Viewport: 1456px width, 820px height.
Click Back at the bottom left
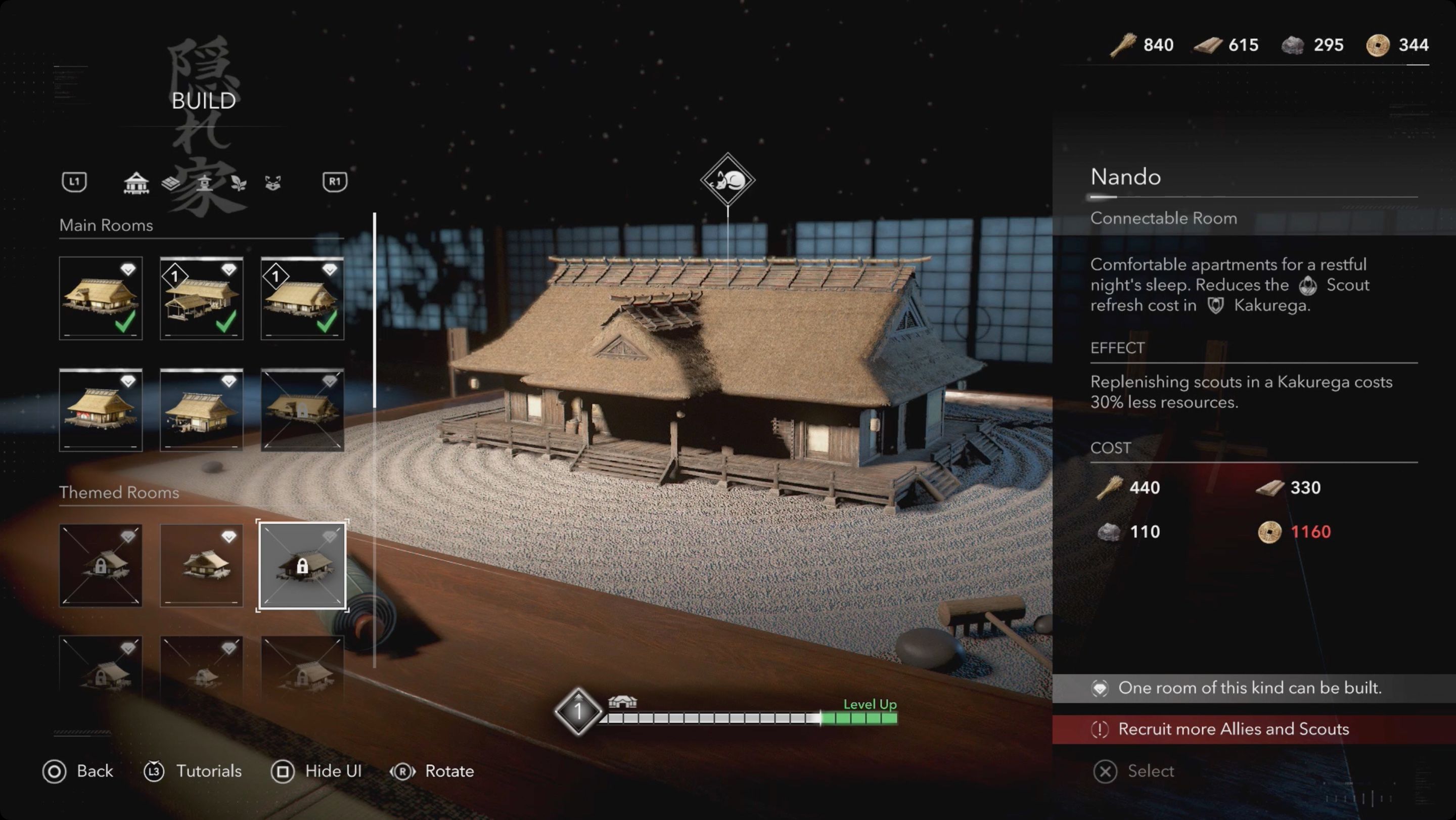tap(80, 771)
